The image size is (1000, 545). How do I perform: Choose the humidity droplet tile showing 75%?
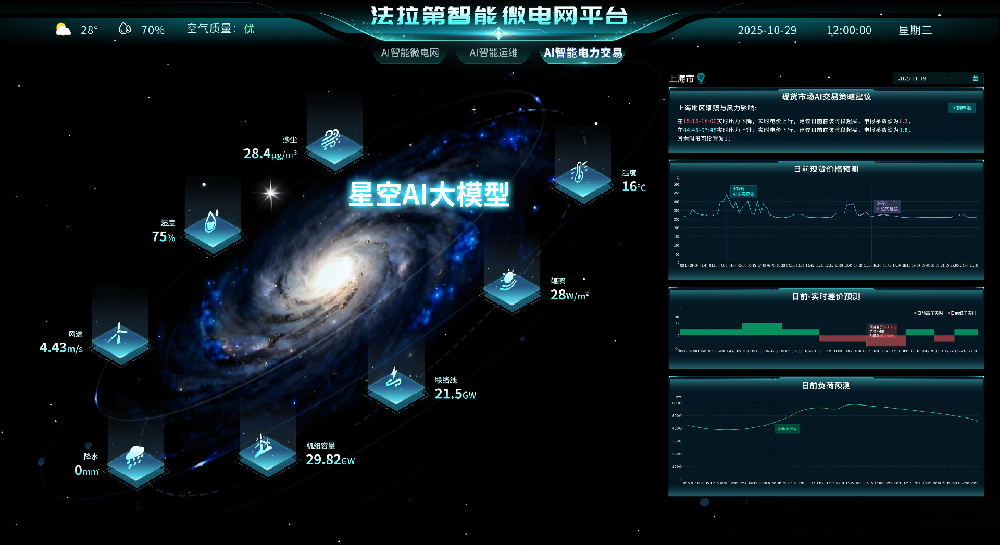pyautogui.click(x=213, y=222)
